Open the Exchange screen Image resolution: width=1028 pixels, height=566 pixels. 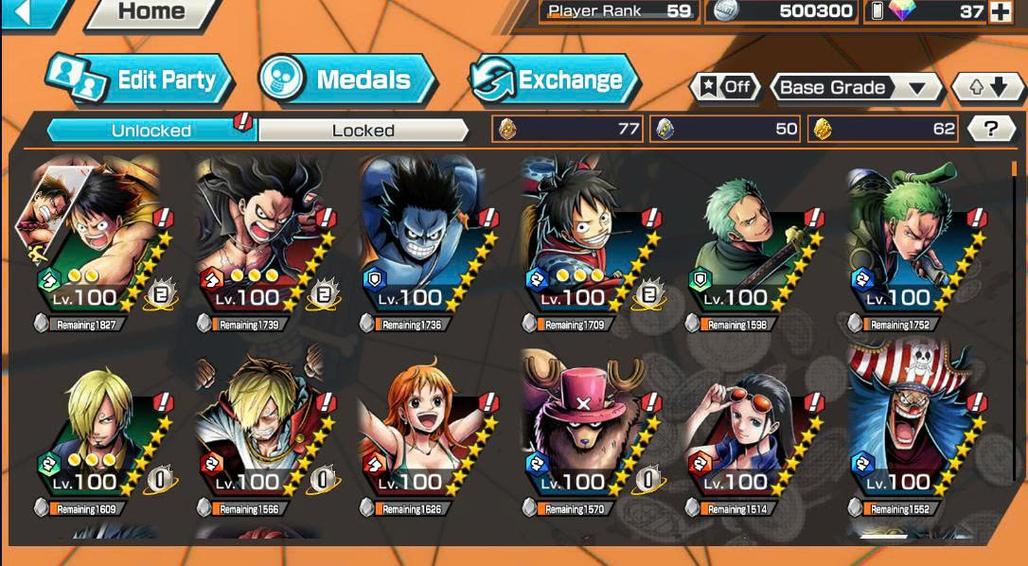tap(555, 81)
